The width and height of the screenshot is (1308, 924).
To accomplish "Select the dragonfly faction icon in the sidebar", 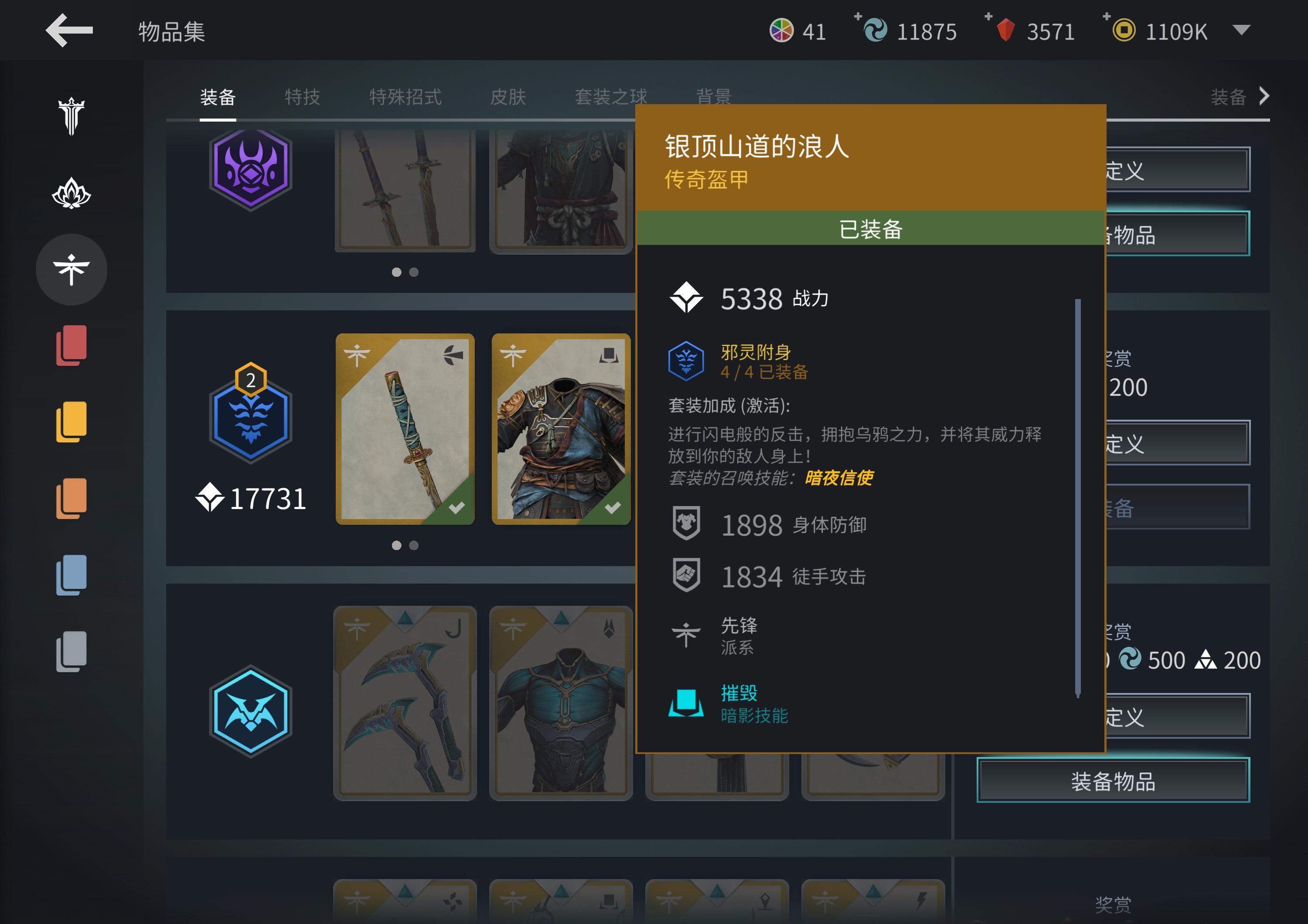I will (x=71, y=270).
